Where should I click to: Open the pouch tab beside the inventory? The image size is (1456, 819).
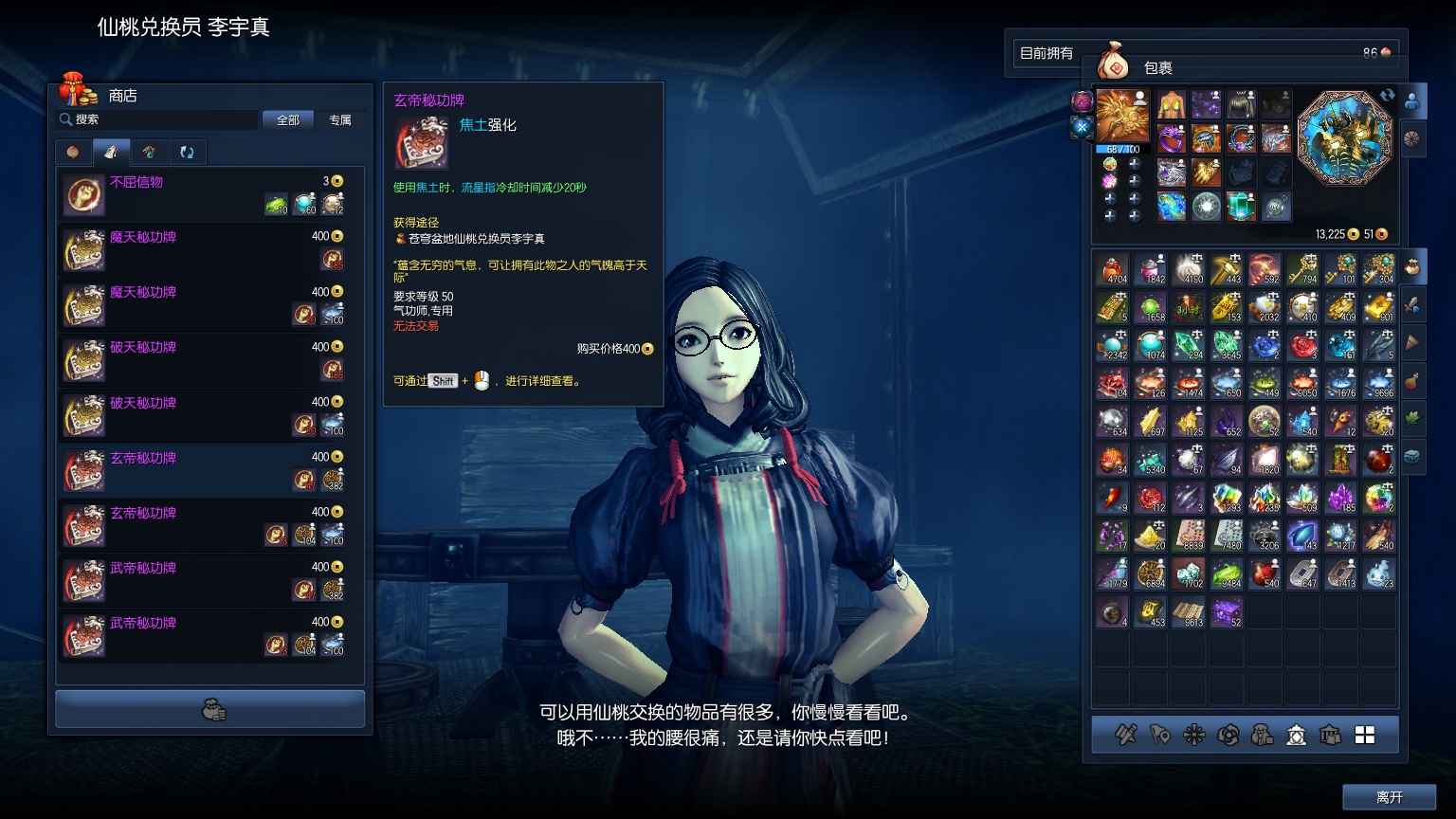click(x=1413, y=266)
